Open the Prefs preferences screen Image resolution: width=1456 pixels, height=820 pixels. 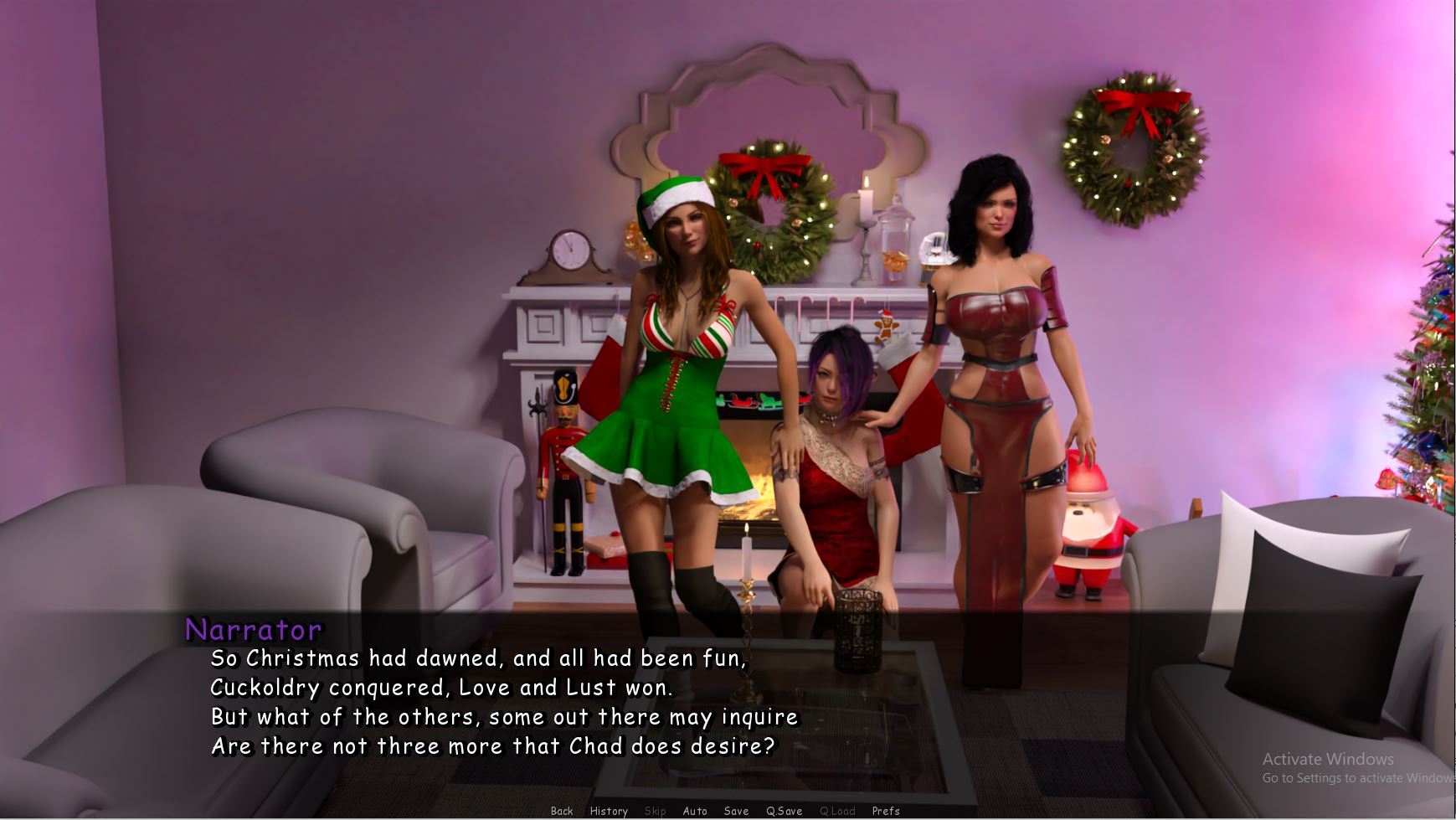pyautogui.click(x=886, y=811)
